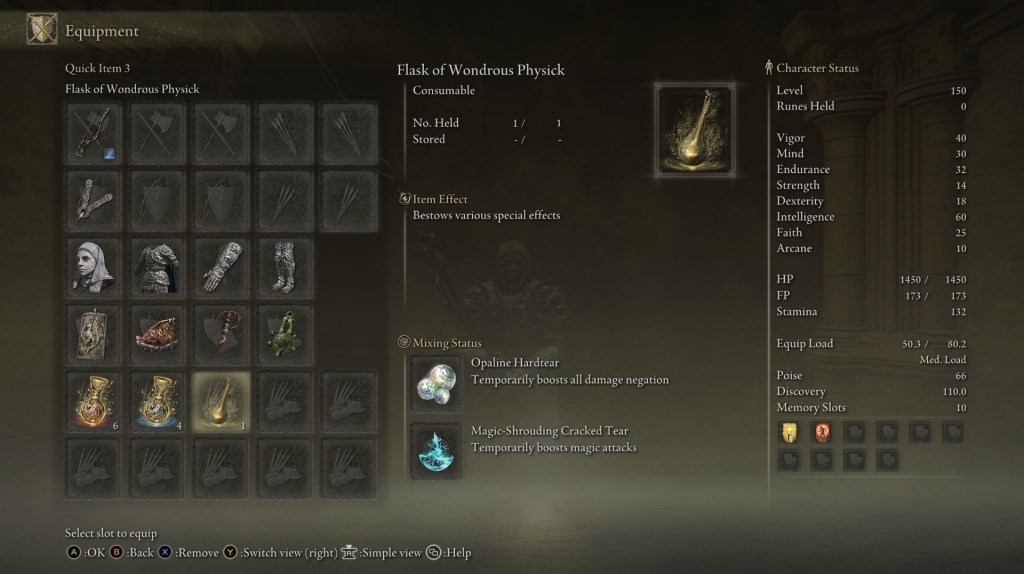Image resolution: width=1024 pixels, height=574 pixels.
Task: Open the head armor hood slot
Action: pos(95,265)
